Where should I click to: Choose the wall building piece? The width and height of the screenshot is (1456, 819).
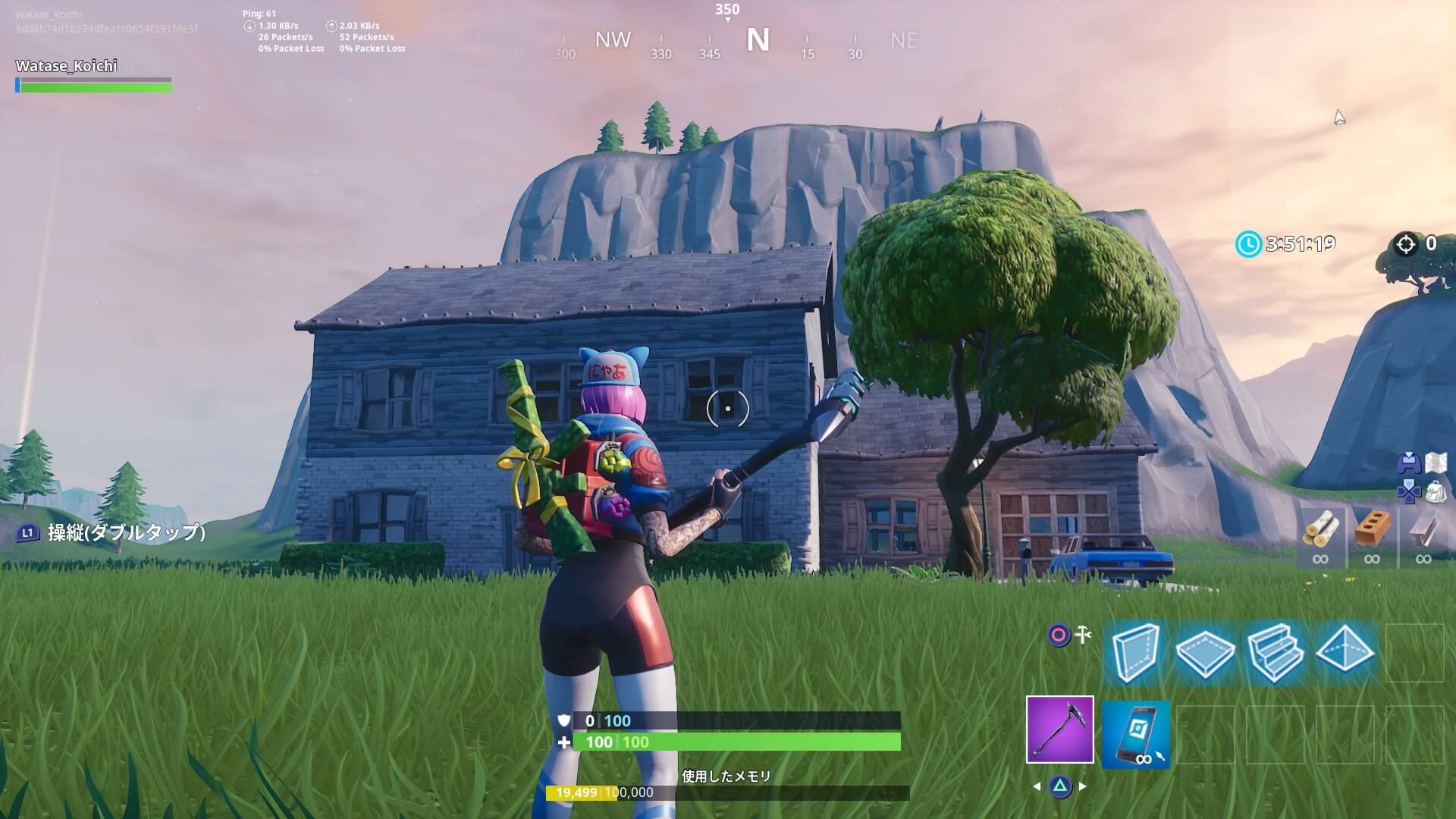(1135, 653)
